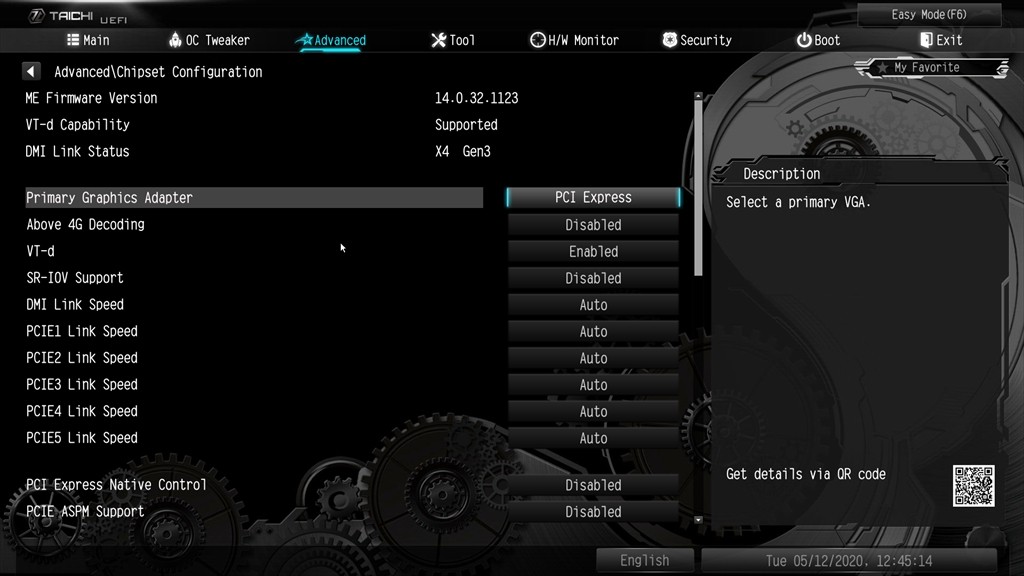Open the OC Tweaker tab
The height and width of the screenshot is (576, 1024).
click(208, 40)
